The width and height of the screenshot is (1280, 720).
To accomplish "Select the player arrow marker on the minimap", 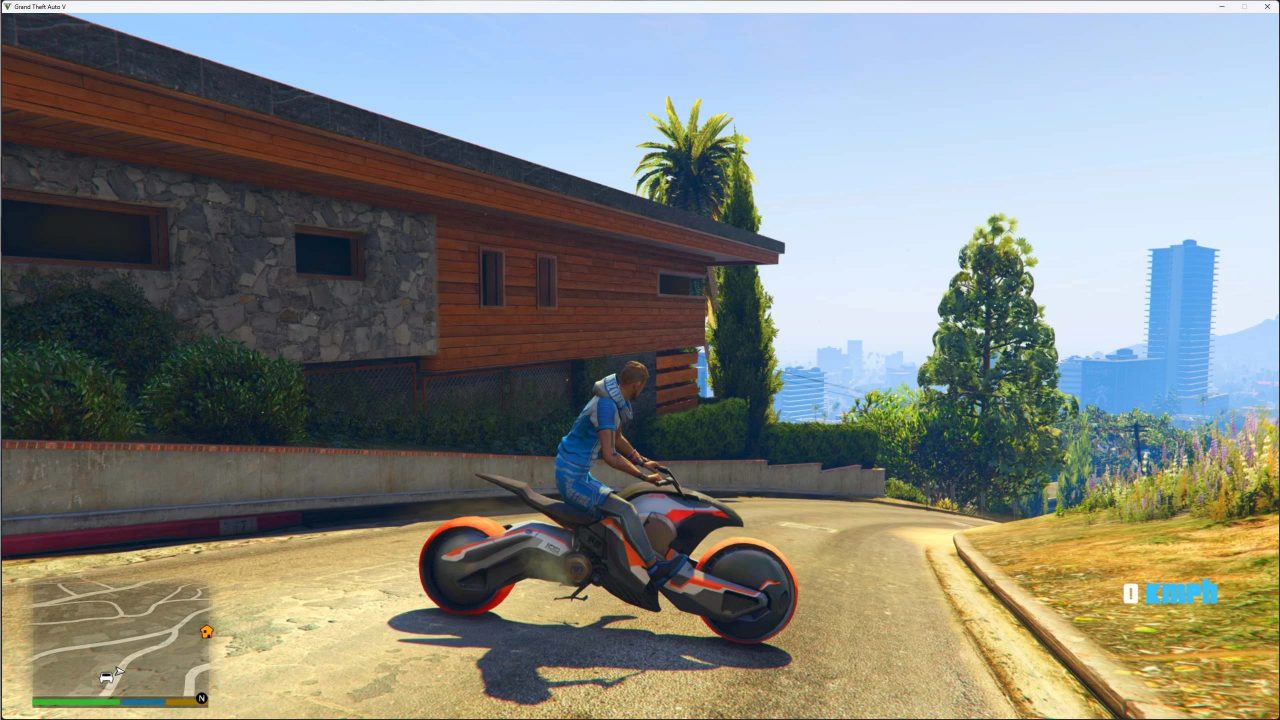I will 120,670.
